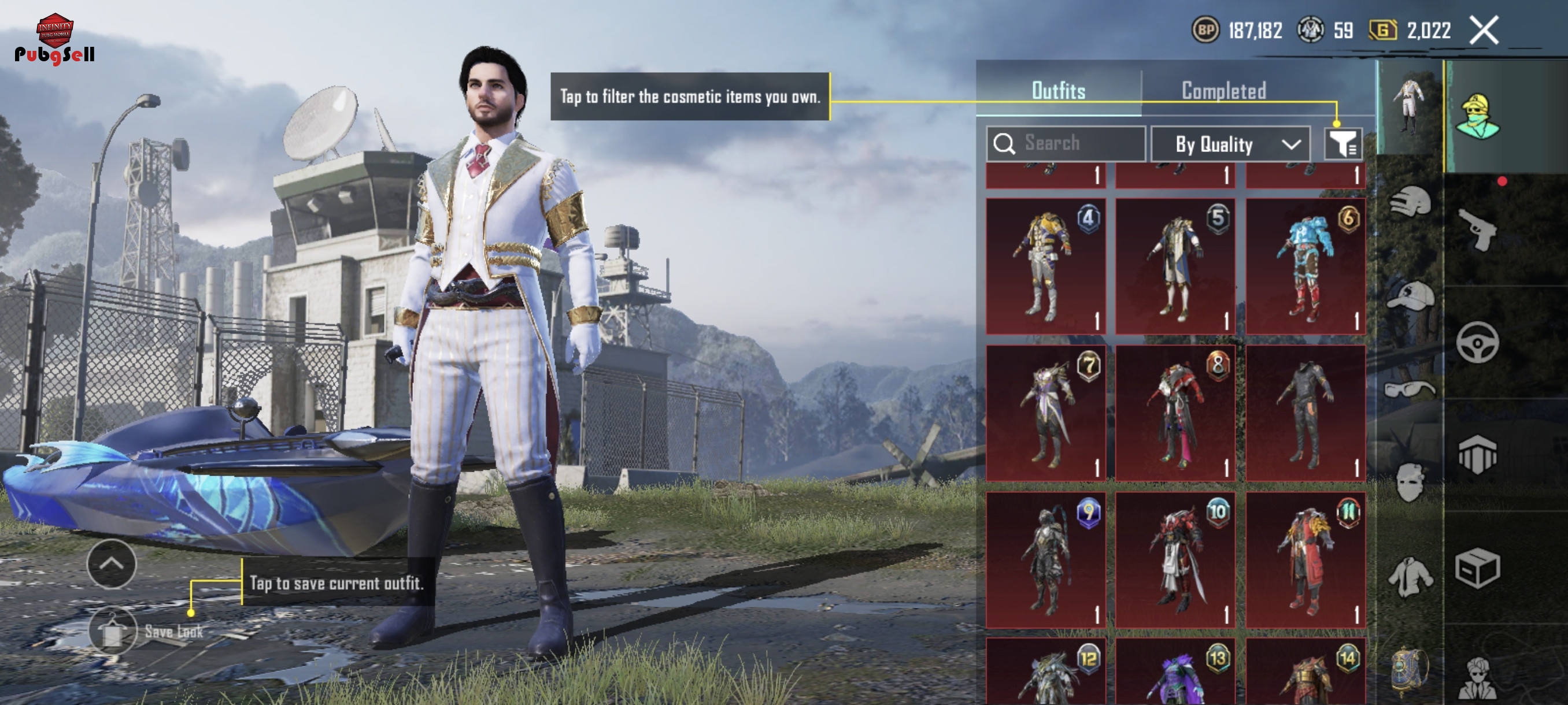Image resolution: width=1568 pixels, height=705 pixels.
Task: Switch to the Completed tab
Action: tap(1223, 91)
